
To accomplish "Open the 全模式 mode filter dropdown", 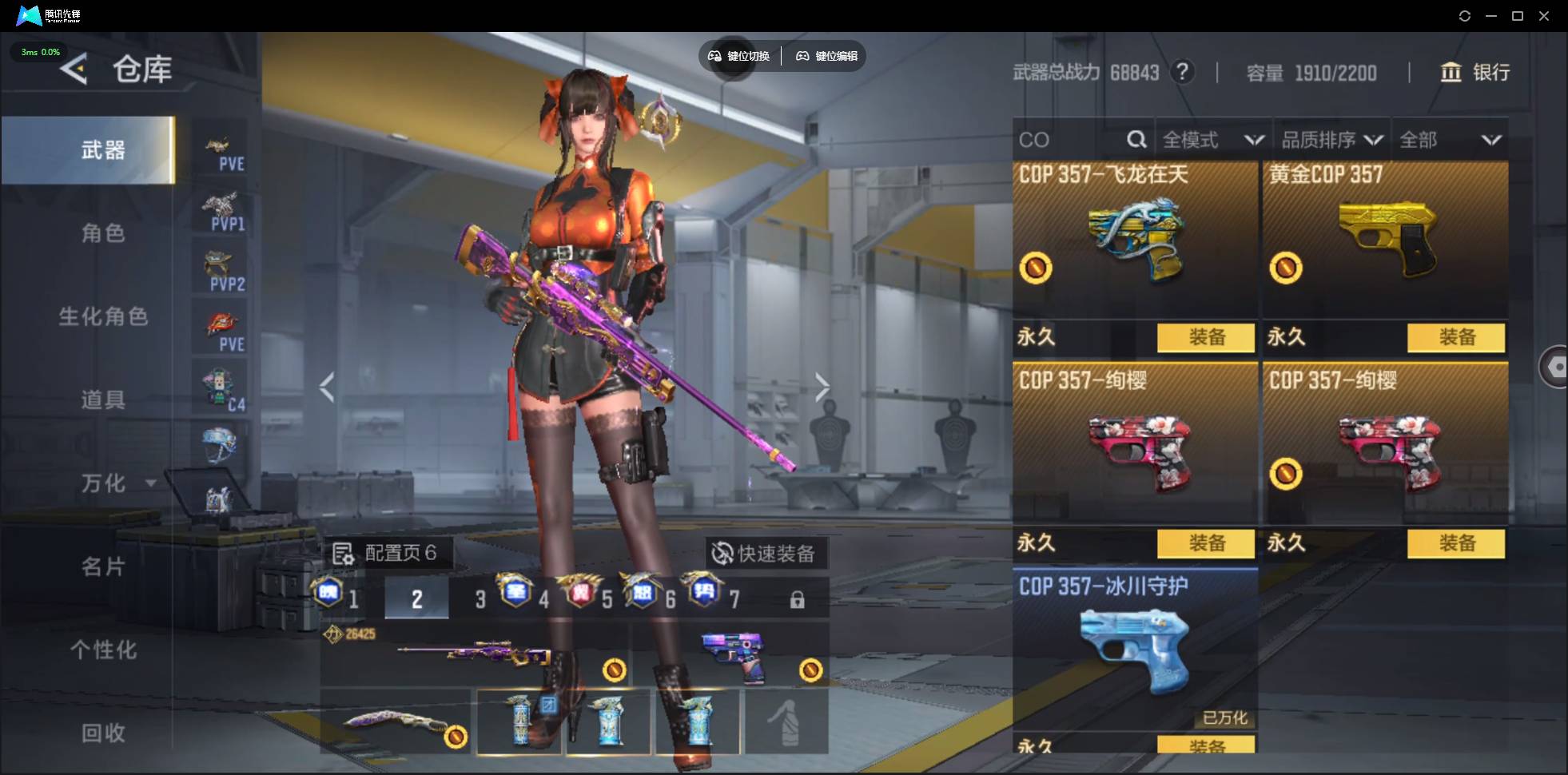I will [x=1212, y=141].
